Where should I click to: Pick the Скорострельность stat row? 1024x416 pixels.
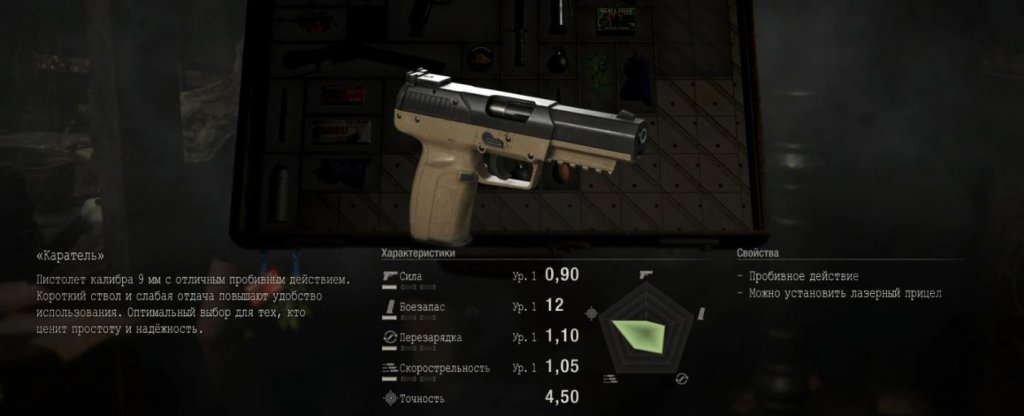point(480,368)
